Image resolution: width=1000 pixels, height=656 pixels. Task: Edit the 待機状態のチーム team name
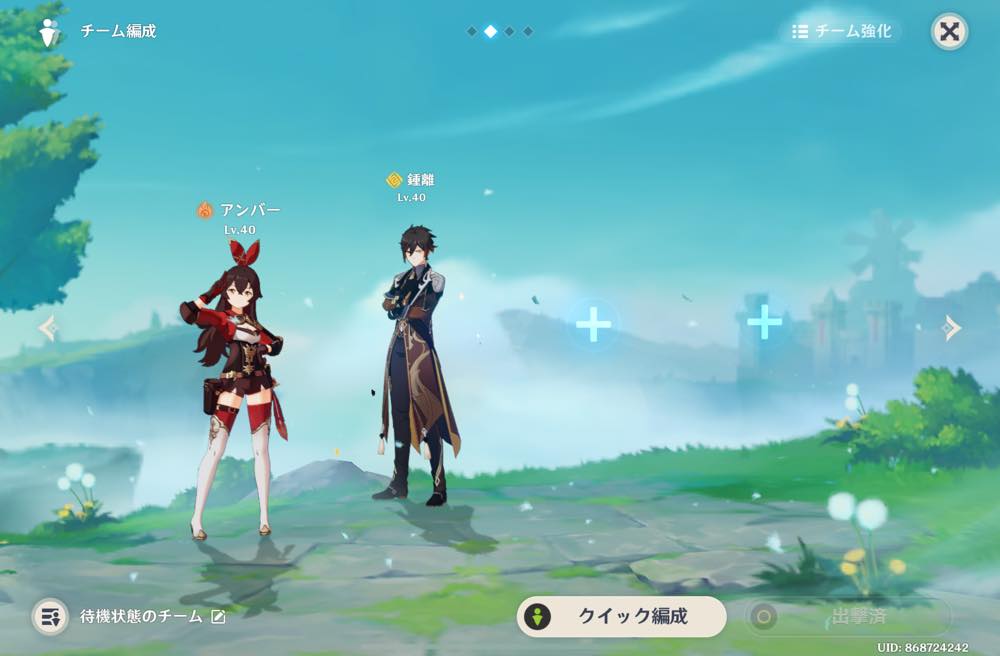(x=218, y=617)
